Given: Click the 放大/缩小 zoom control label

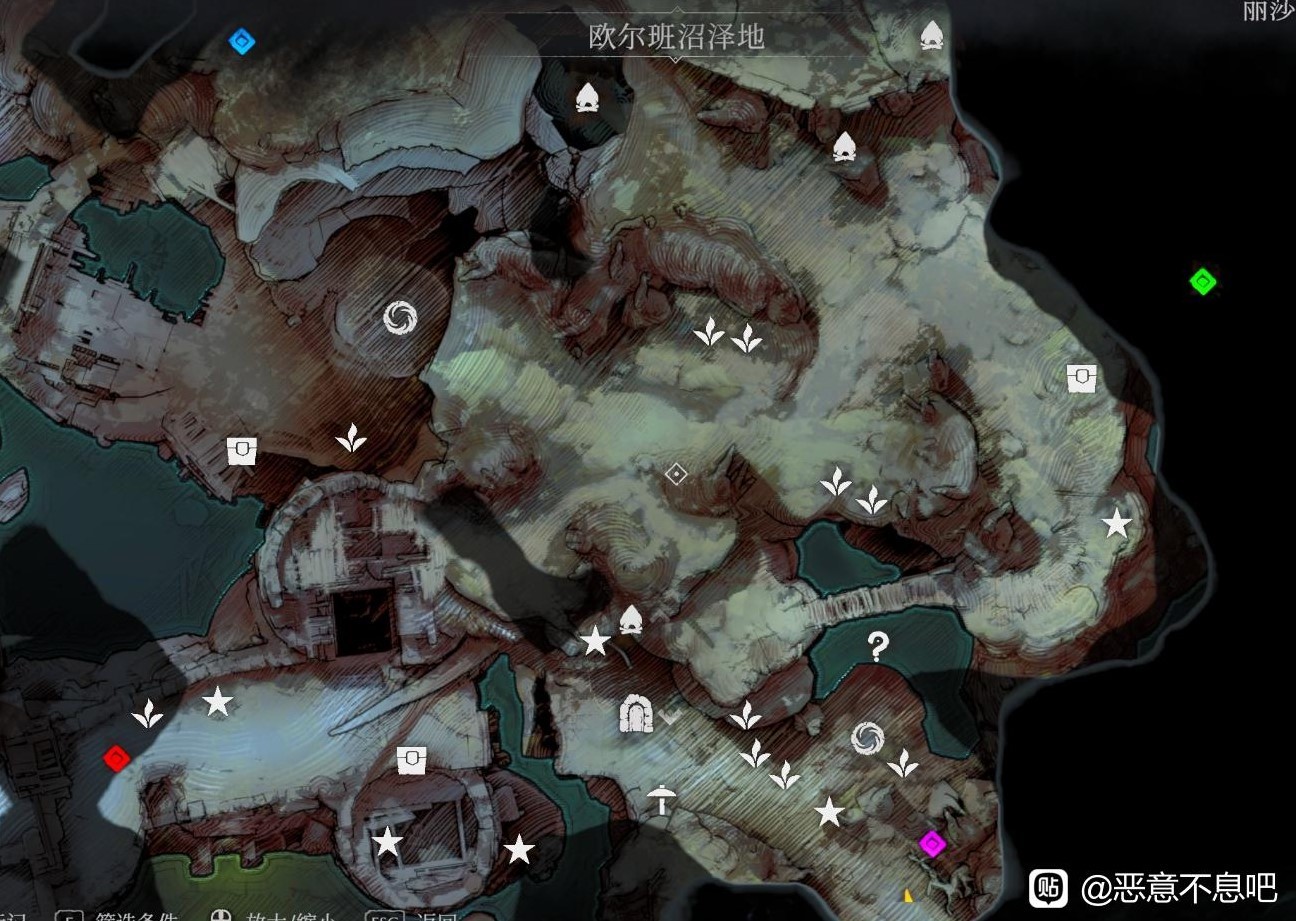Looking at the screenshot, I should [x=288, y=916].
